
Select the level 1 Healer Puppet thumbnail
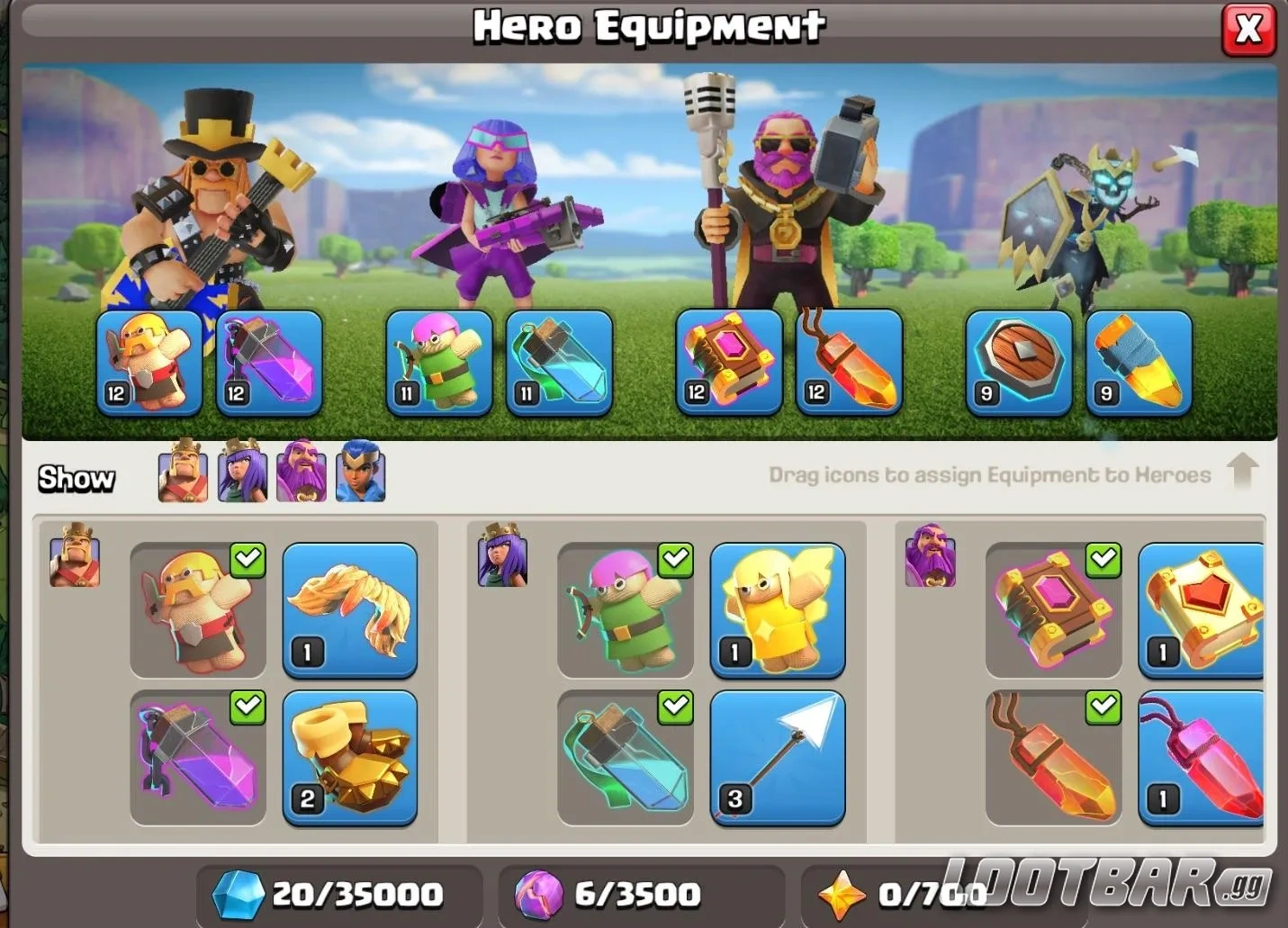coord(777,610)
